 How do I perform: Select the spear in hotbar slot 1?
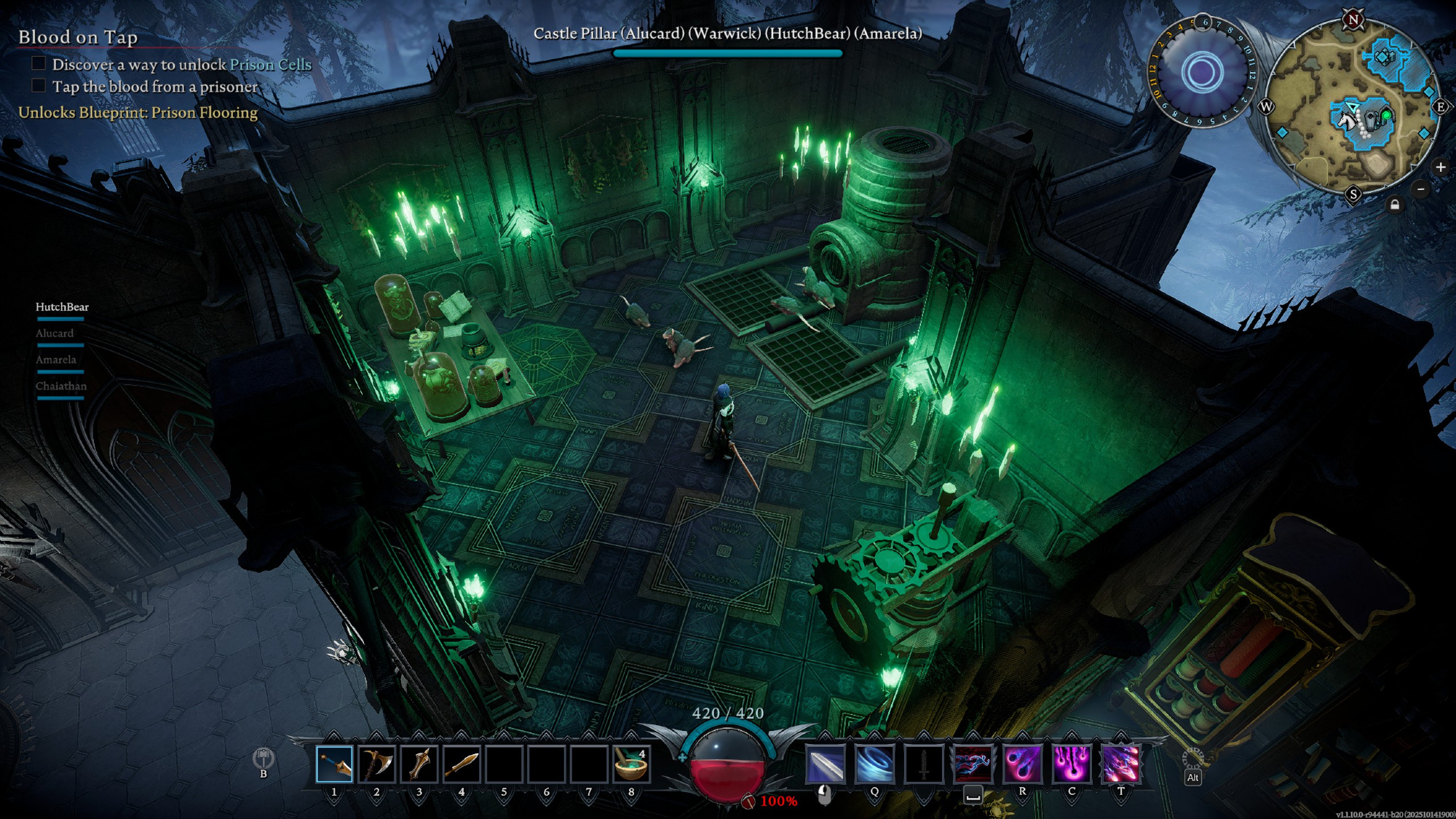coord(334,764)
